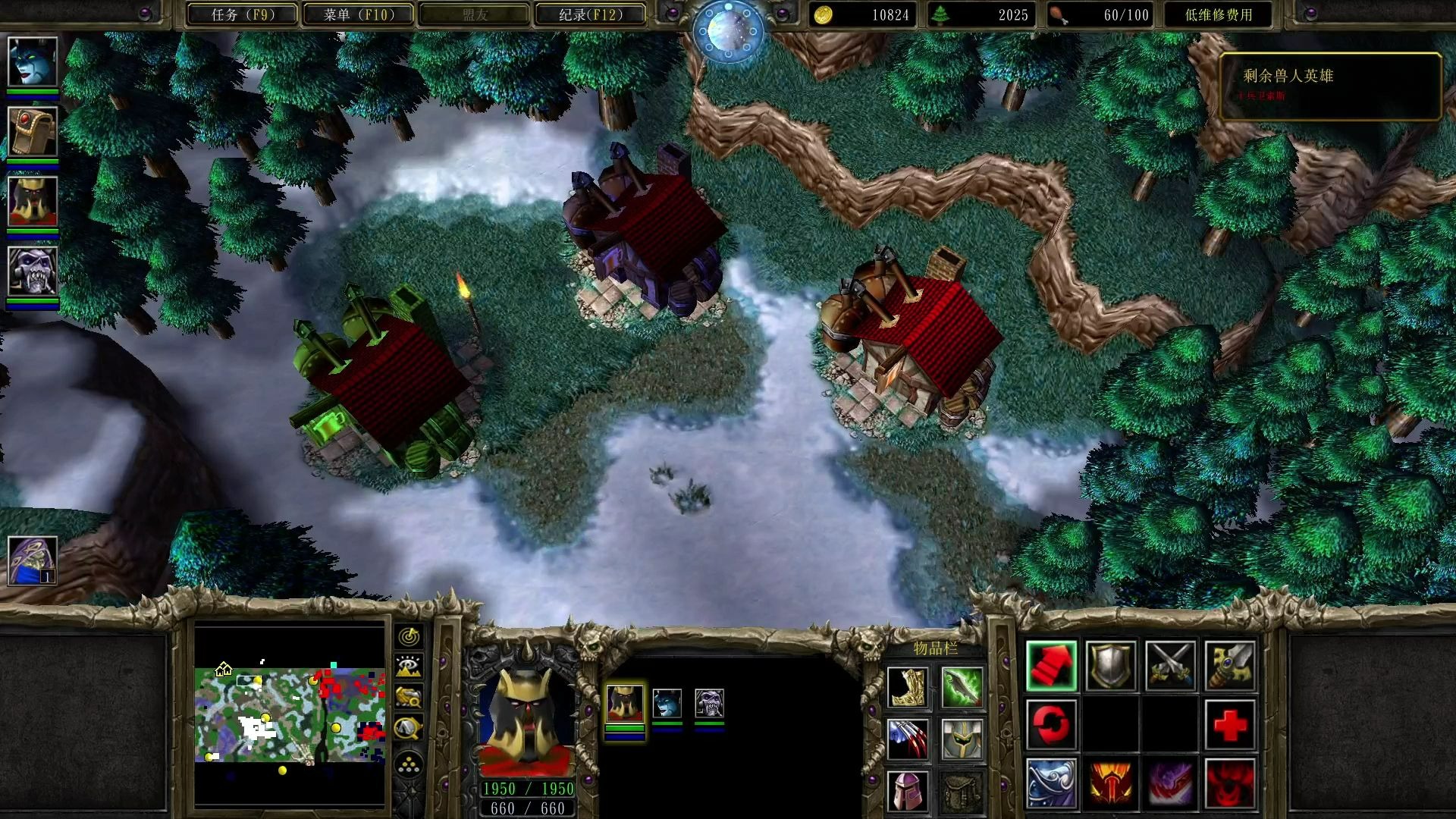Viewport: 1456px width, 819px height.
Task: Activate the red circular arrows Patrol command
Action: [x=1051, y=724]
